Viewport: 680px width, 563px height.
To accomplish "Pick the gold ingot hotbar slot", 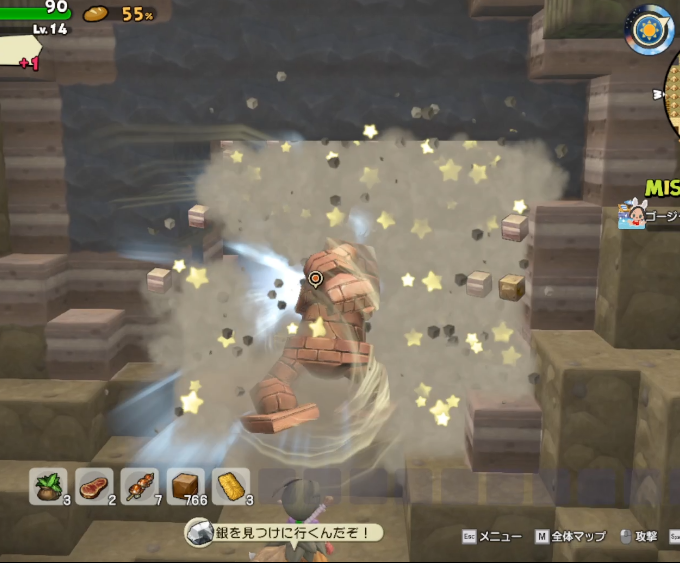I will click(x=231, y=485).
